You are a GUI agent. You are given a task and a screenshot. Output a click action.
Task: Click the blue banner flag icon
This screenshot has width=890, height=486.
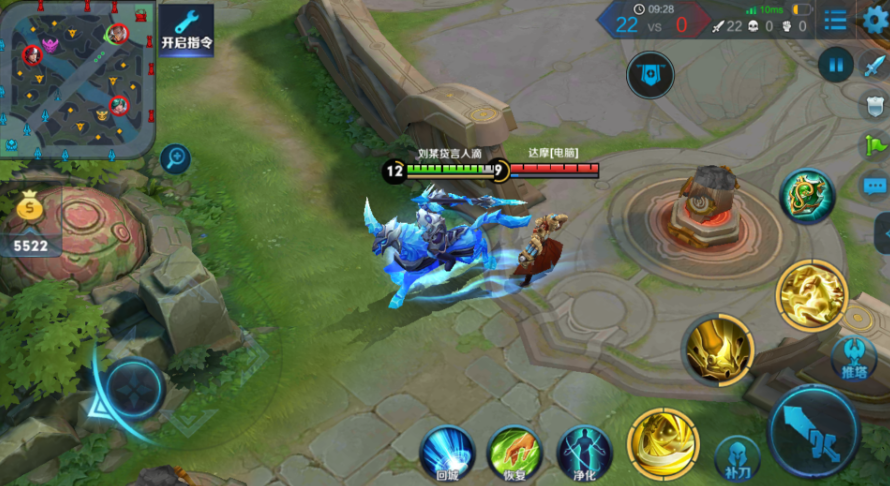click(650, 74)
